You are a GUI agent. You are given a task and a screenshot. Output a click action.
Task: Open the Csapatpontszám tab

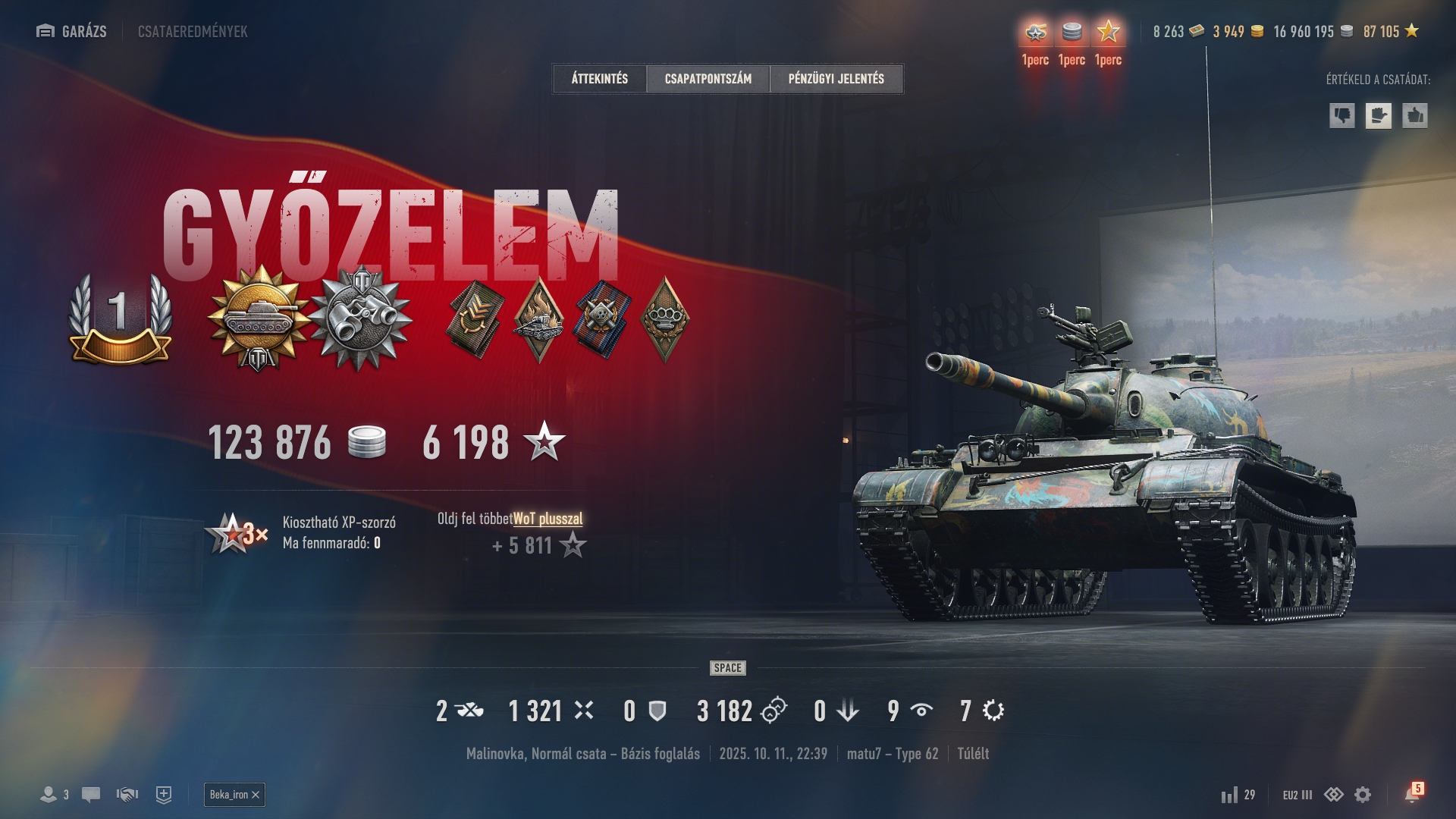(x=708, y=79)
